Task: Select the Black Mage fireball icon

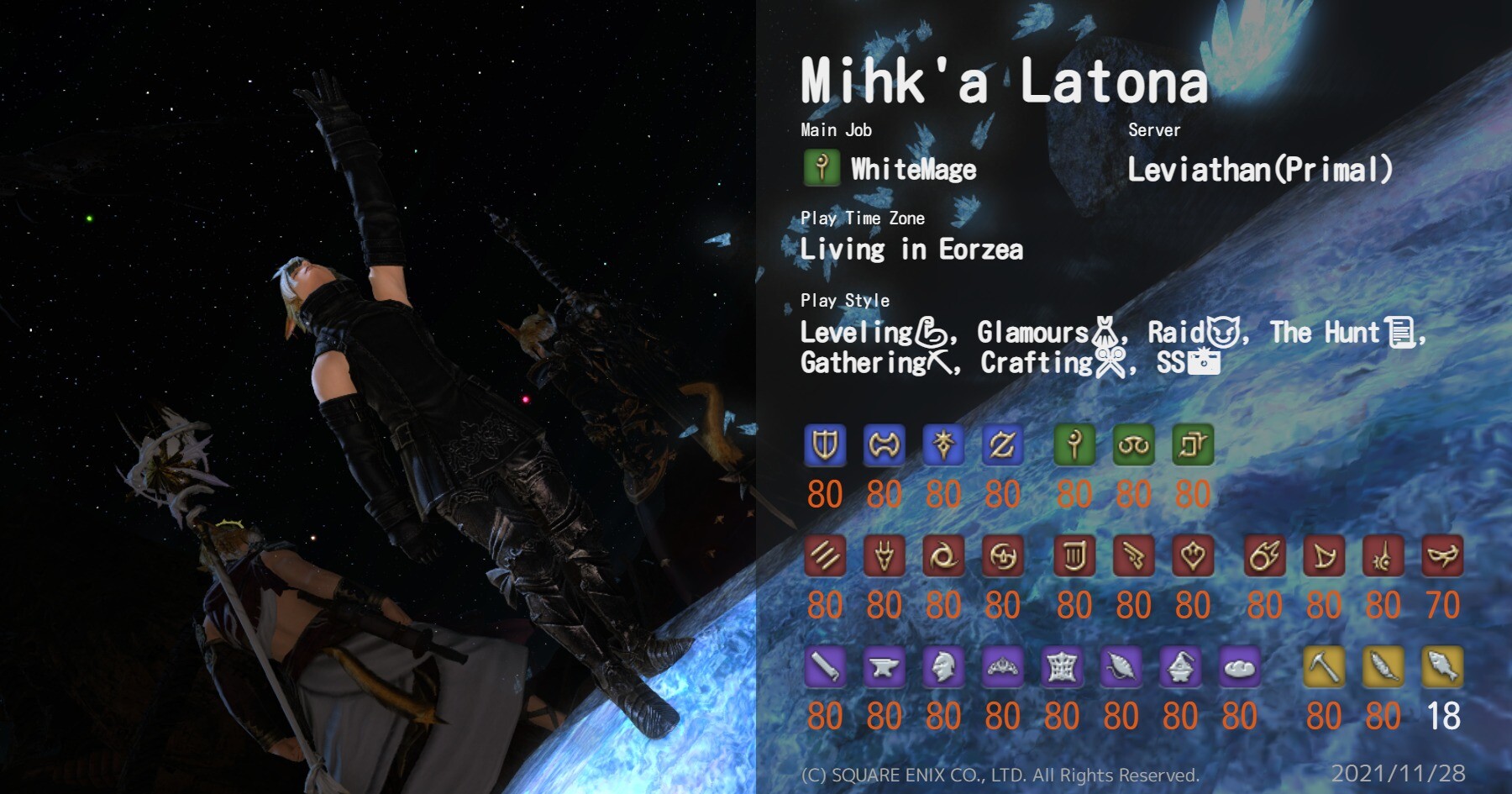Action: pyautogui.click(x=1264, y=555)
